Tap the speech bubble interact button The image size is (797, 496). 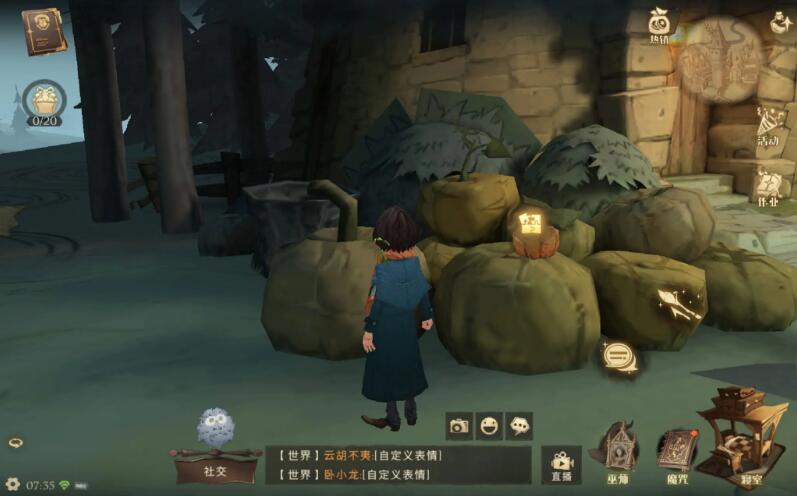[x=617, y=354]
